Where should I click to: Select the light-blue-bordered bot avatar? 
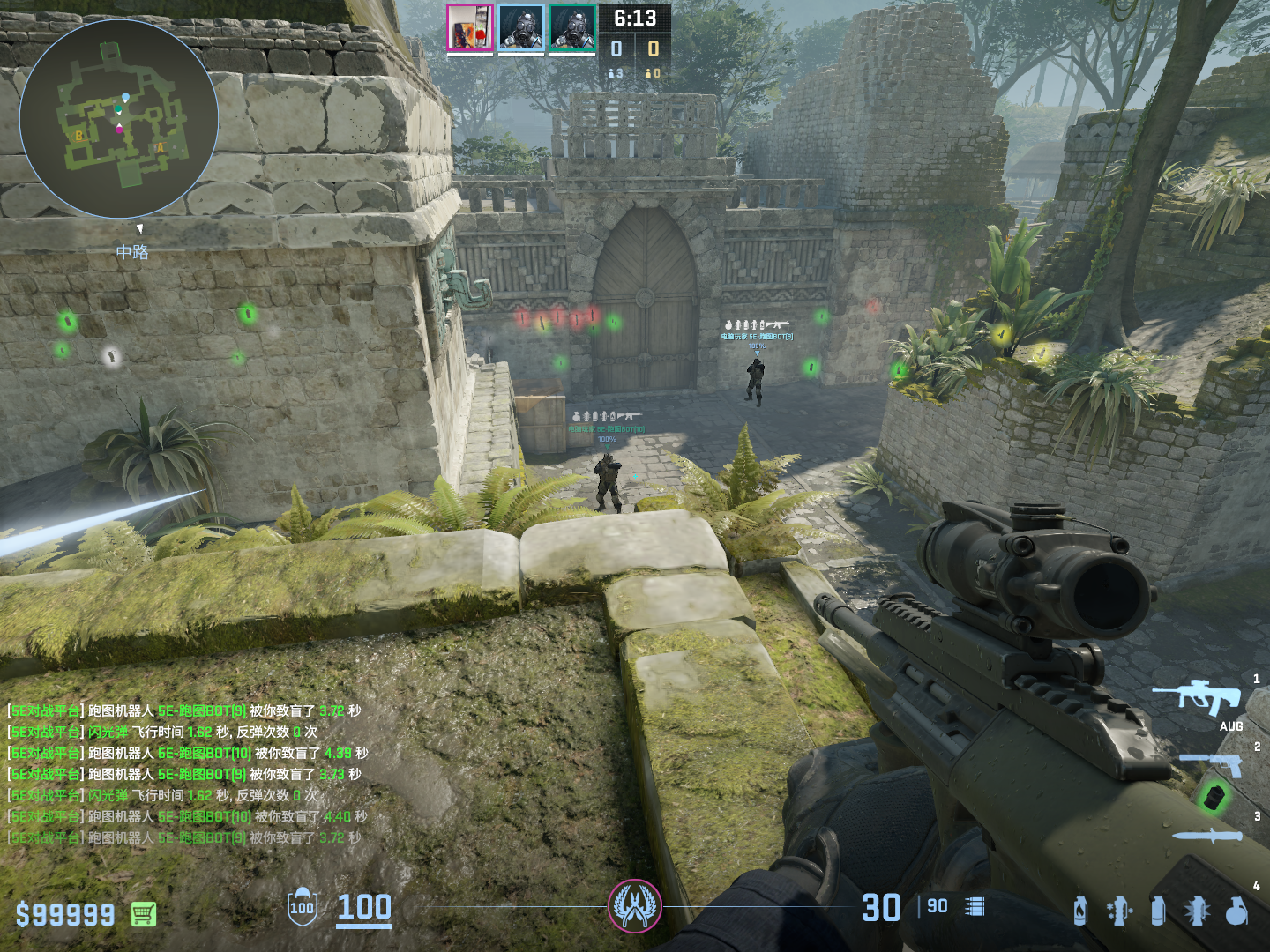[x=520, y=28]
